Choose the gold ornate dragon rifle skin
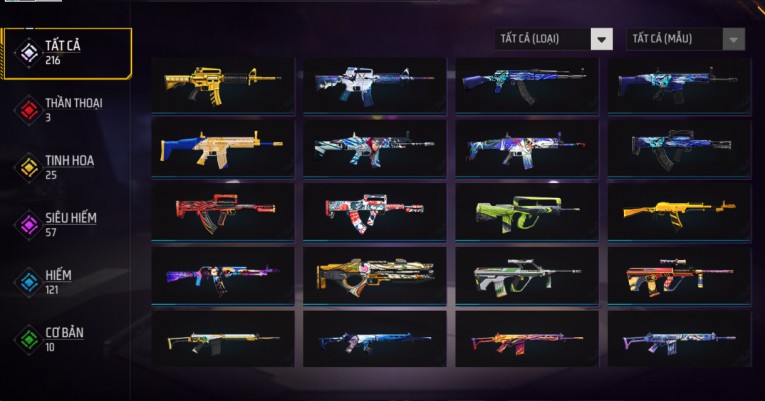Image resolution: width=765 pixels, height=401 pixels. point(375,275)
